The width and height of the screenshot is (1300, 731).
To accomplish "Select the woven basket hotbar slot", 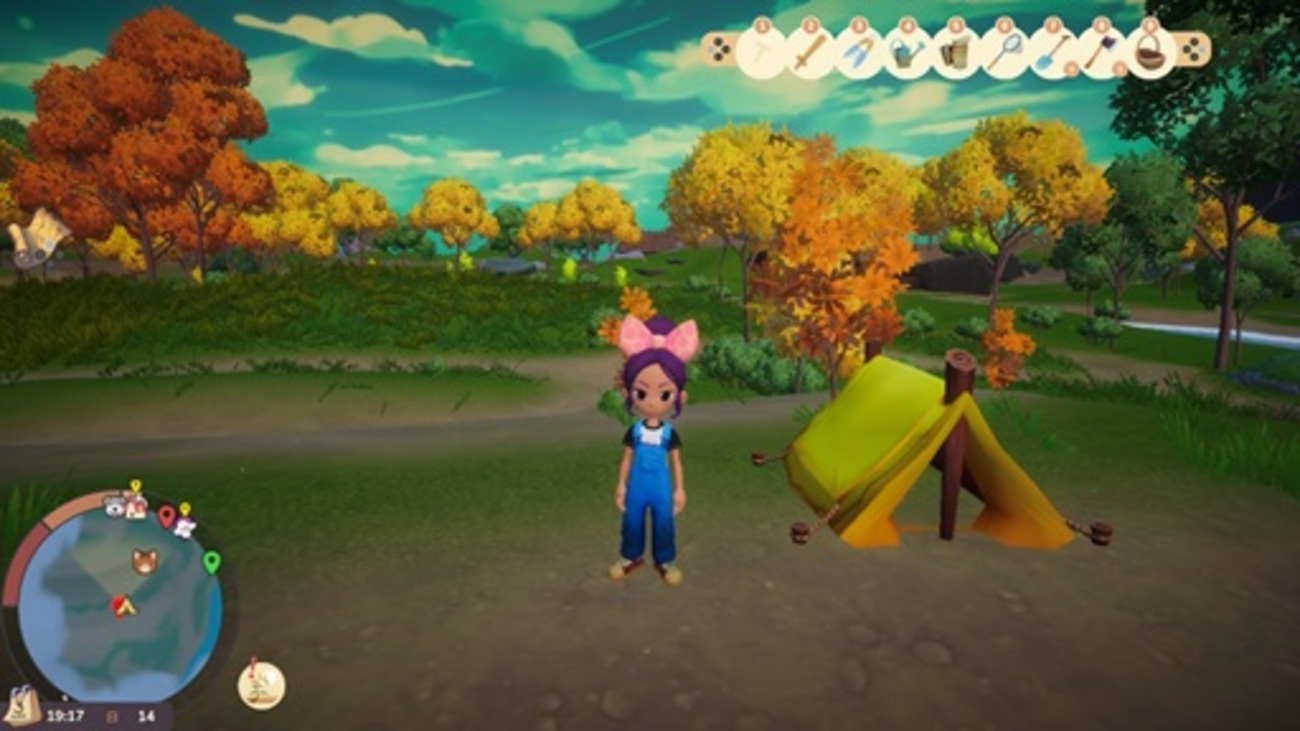I will click(x=1149, y=51).
